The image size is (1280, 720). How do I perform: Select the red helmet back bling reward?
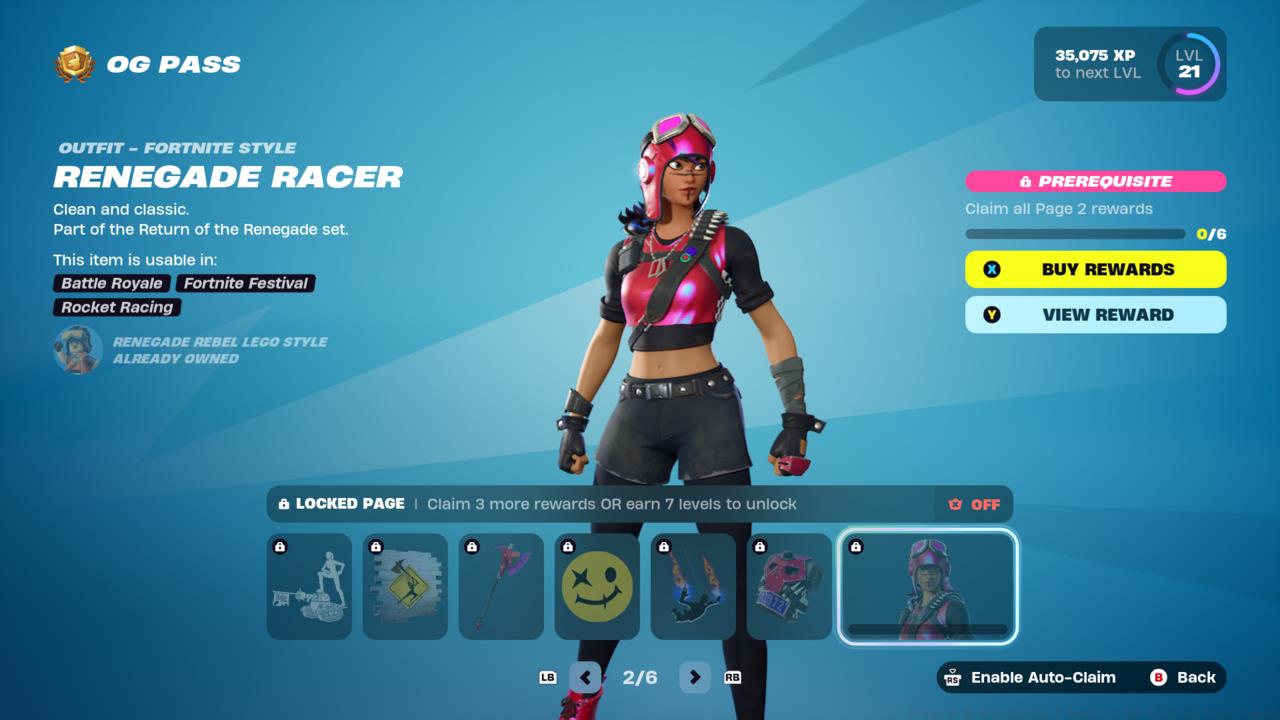[789, 586]
